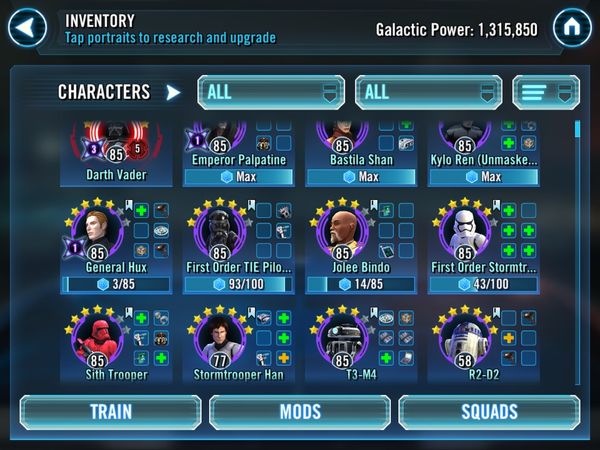The width and height of the screenshot is (600, 450).
Task: Open the Sith Trooper character
Action: pos(98,340)
